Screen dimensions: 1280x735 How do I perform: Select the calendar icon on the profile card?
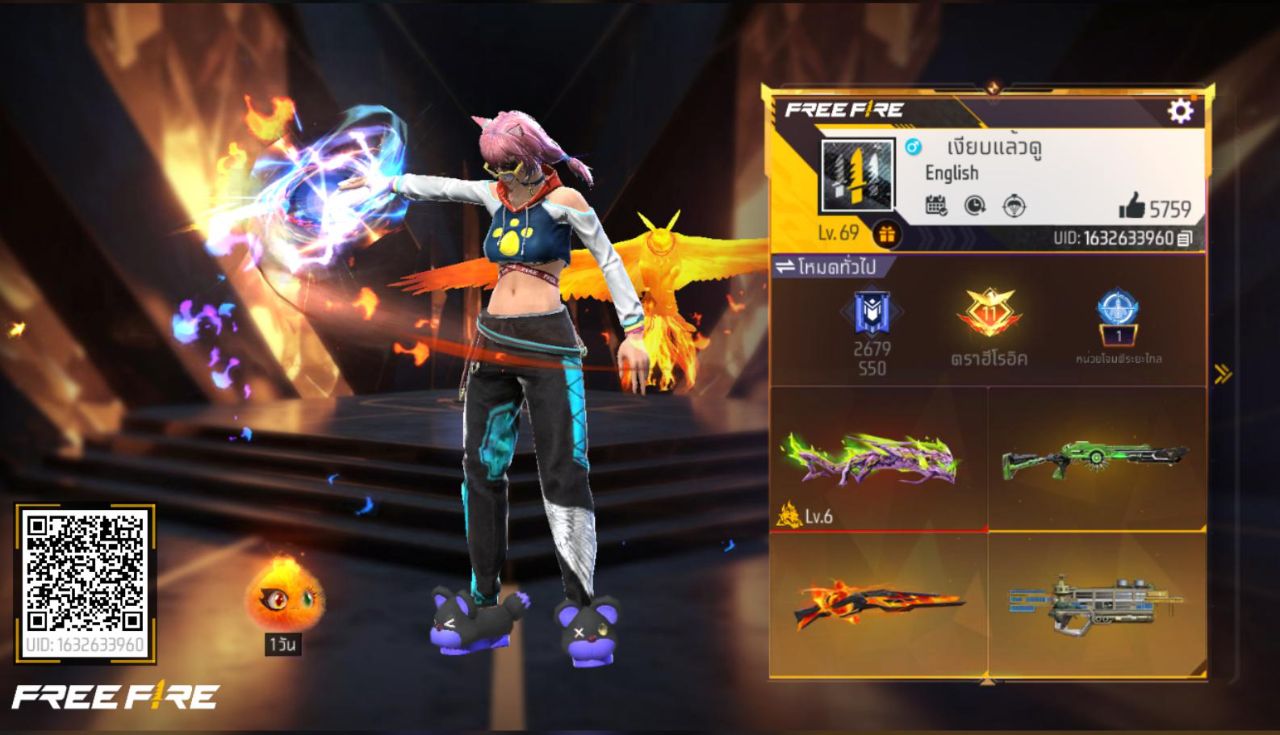point(936,205)
